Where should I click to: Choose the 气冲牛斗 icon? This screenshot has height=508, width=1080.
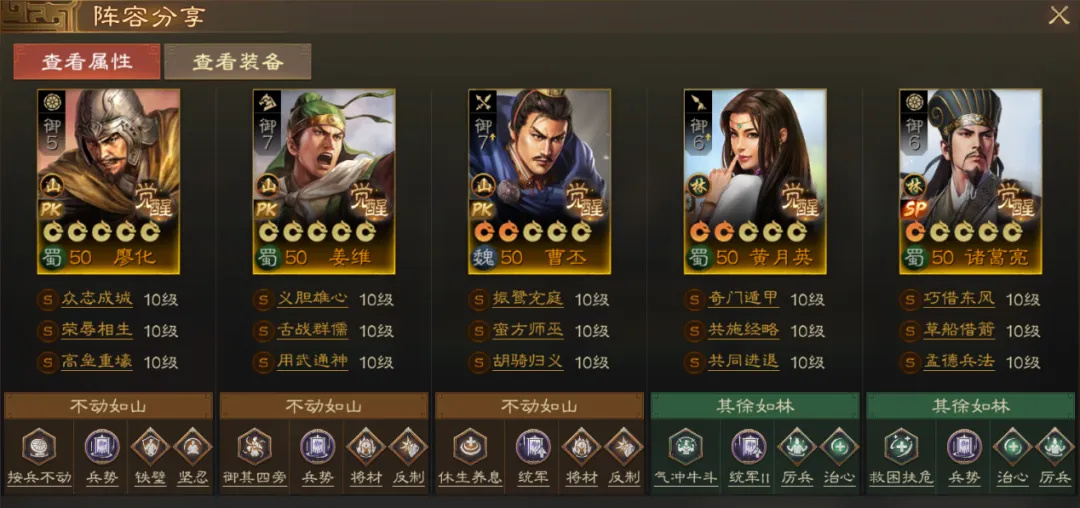686,445
